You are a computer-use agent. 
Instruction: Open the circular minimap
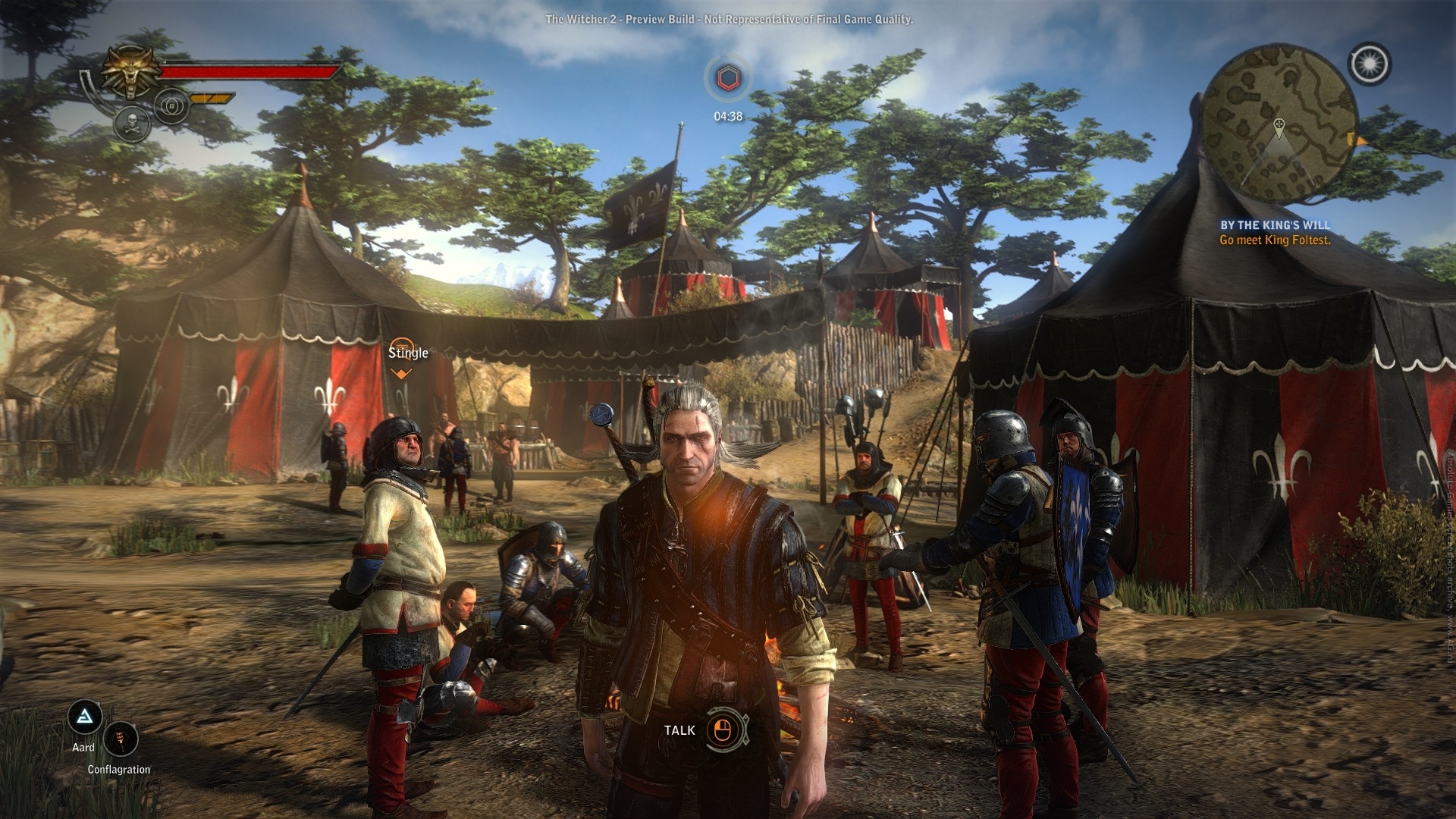(1279, 123)
